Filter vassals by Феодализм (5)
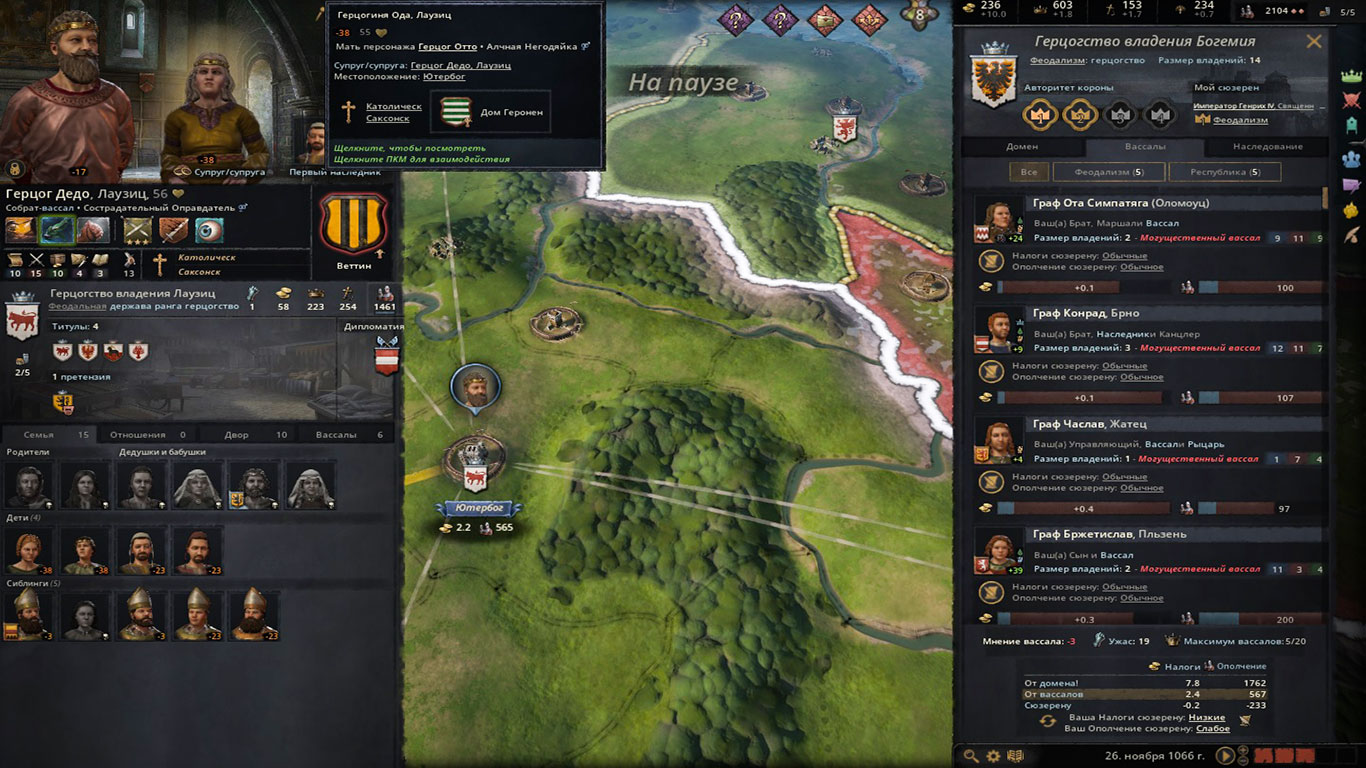Viewport: 1366px width, 768px height. click(1108, 172)
